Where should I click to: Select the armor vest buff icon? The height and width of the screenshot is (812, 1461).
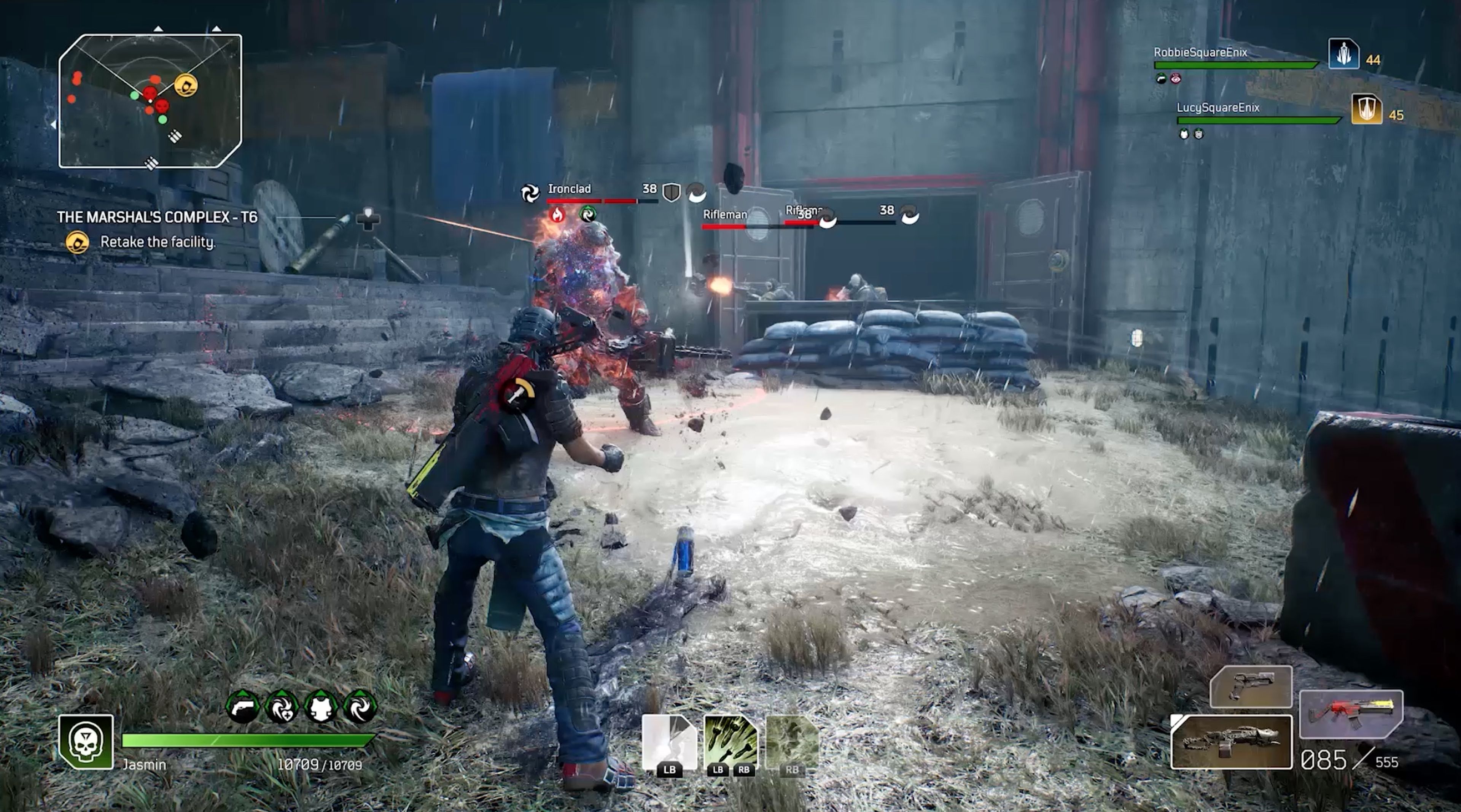321,707
